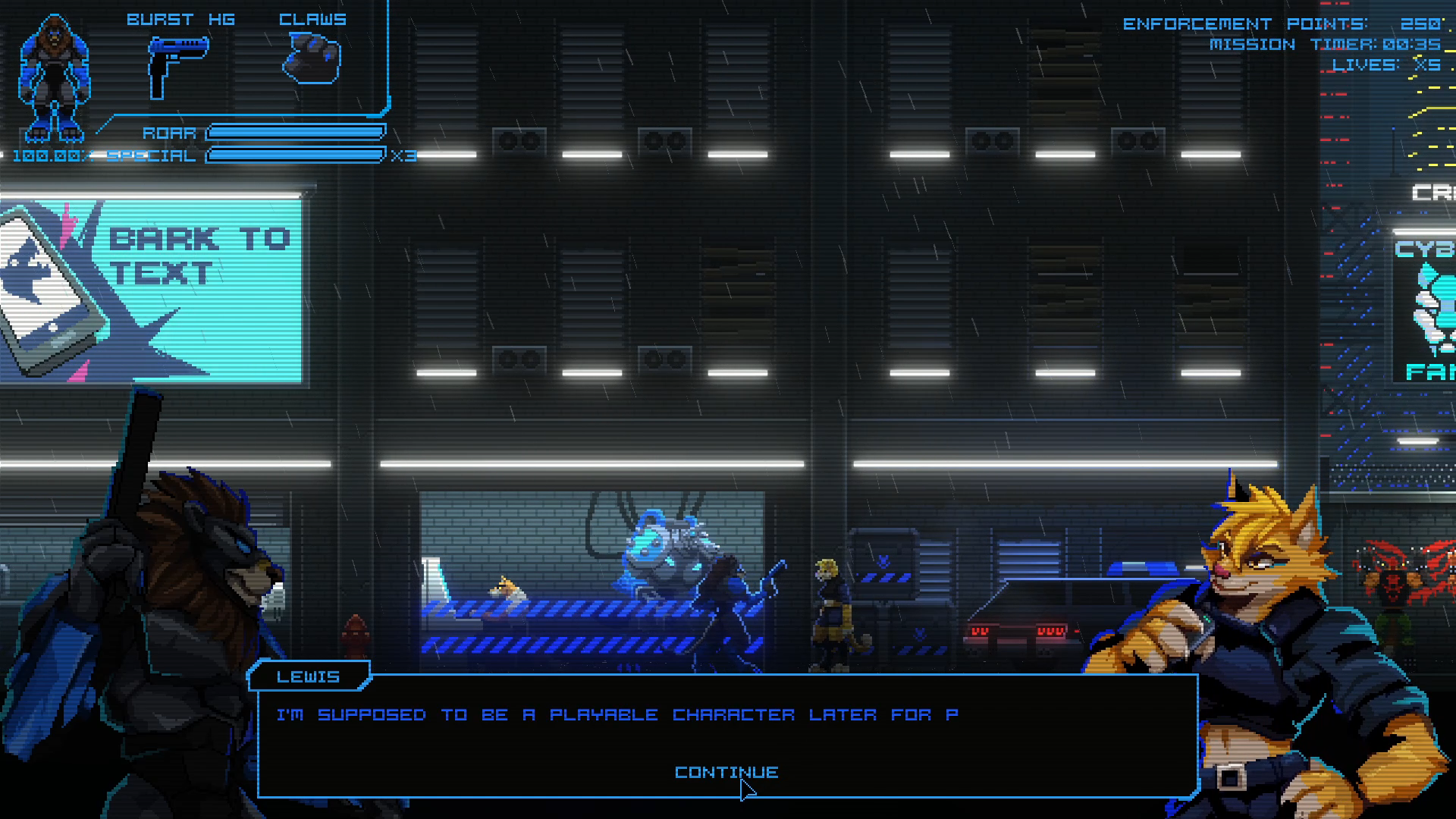Select the Claws weapon icon

point(312,60)
